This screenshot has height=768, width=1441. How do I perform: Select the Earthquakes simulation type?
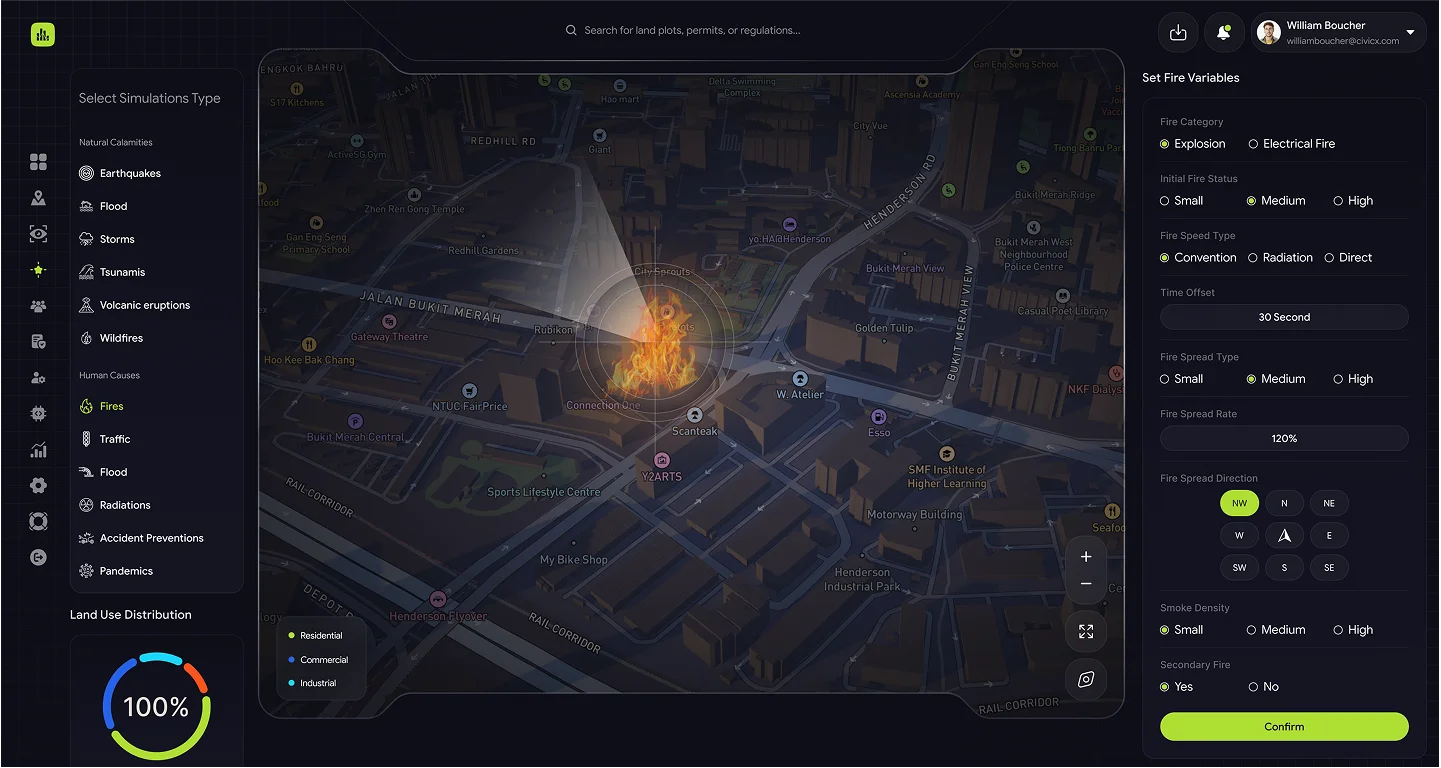click(x=129, y=173)
